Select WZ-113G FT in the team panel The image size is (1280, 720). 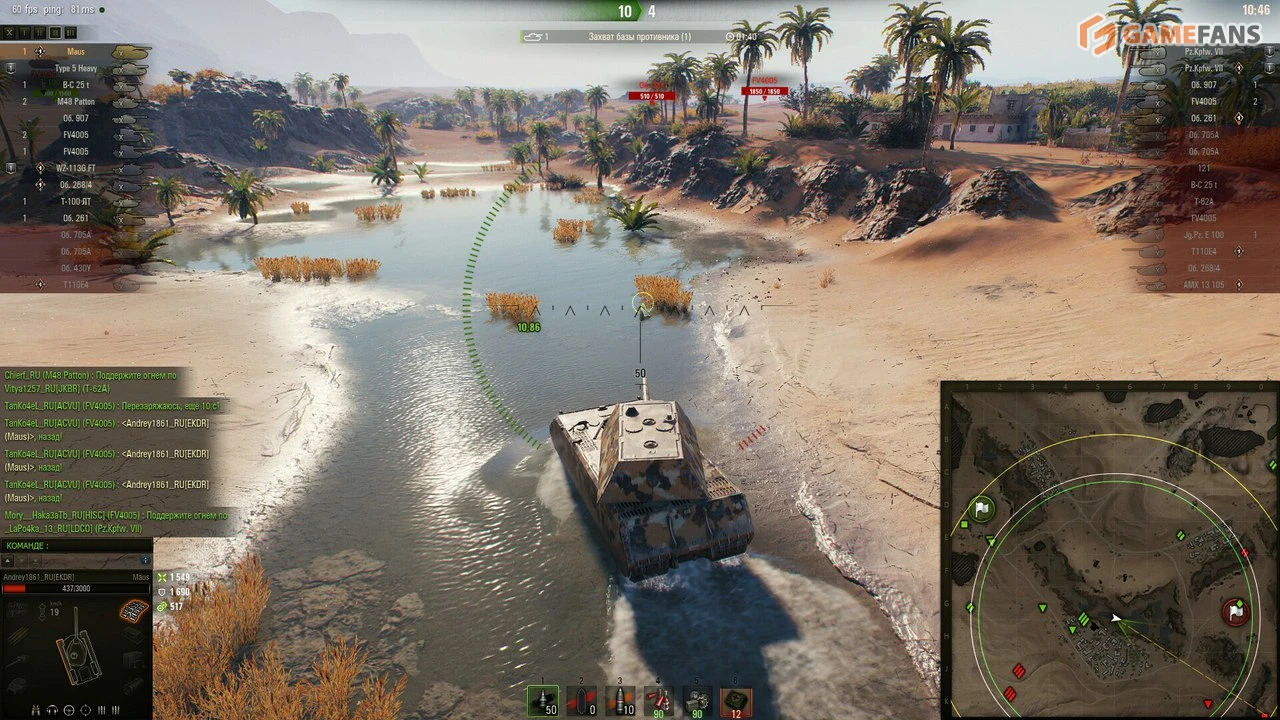(x=76, y=168)
